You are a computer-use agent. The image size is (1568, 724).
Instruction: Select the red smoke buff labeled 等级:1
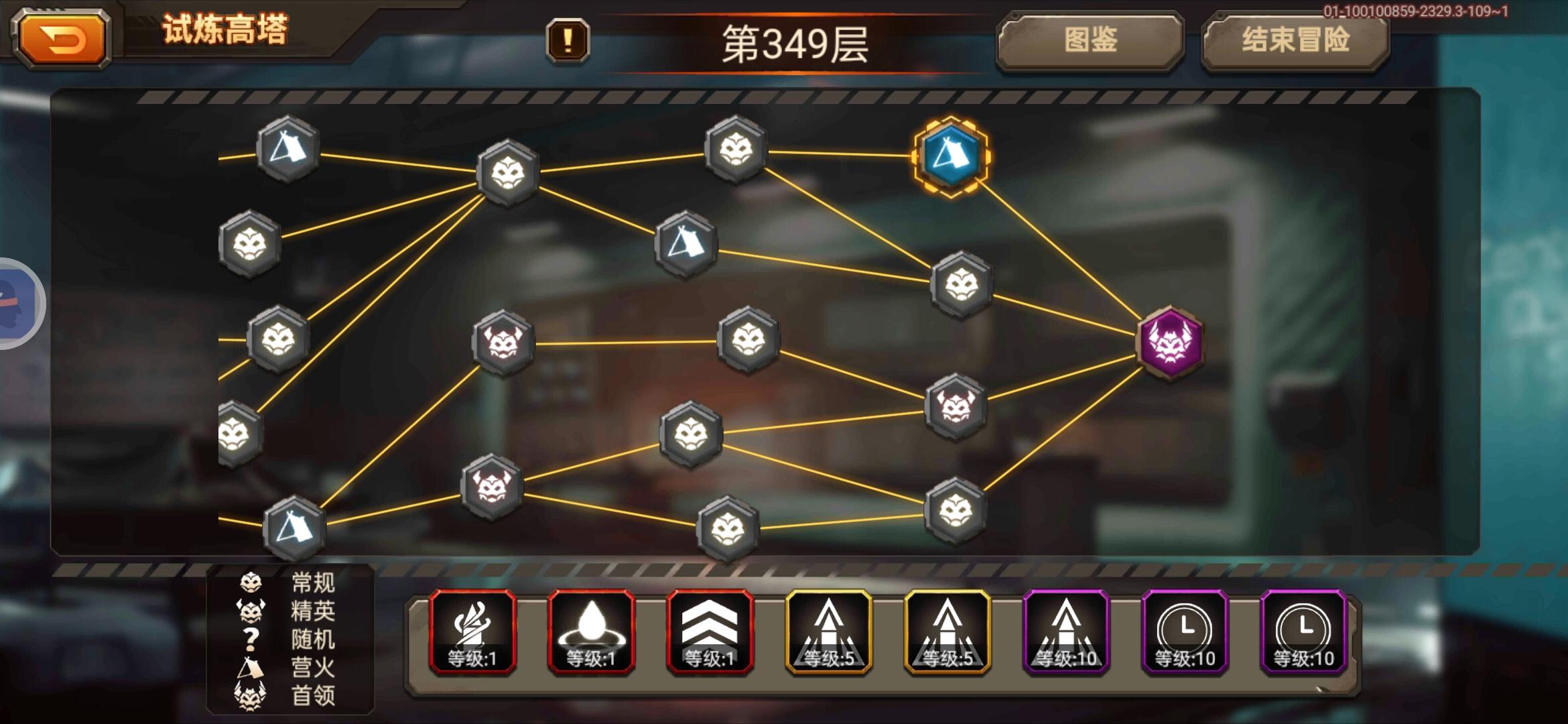472,630
